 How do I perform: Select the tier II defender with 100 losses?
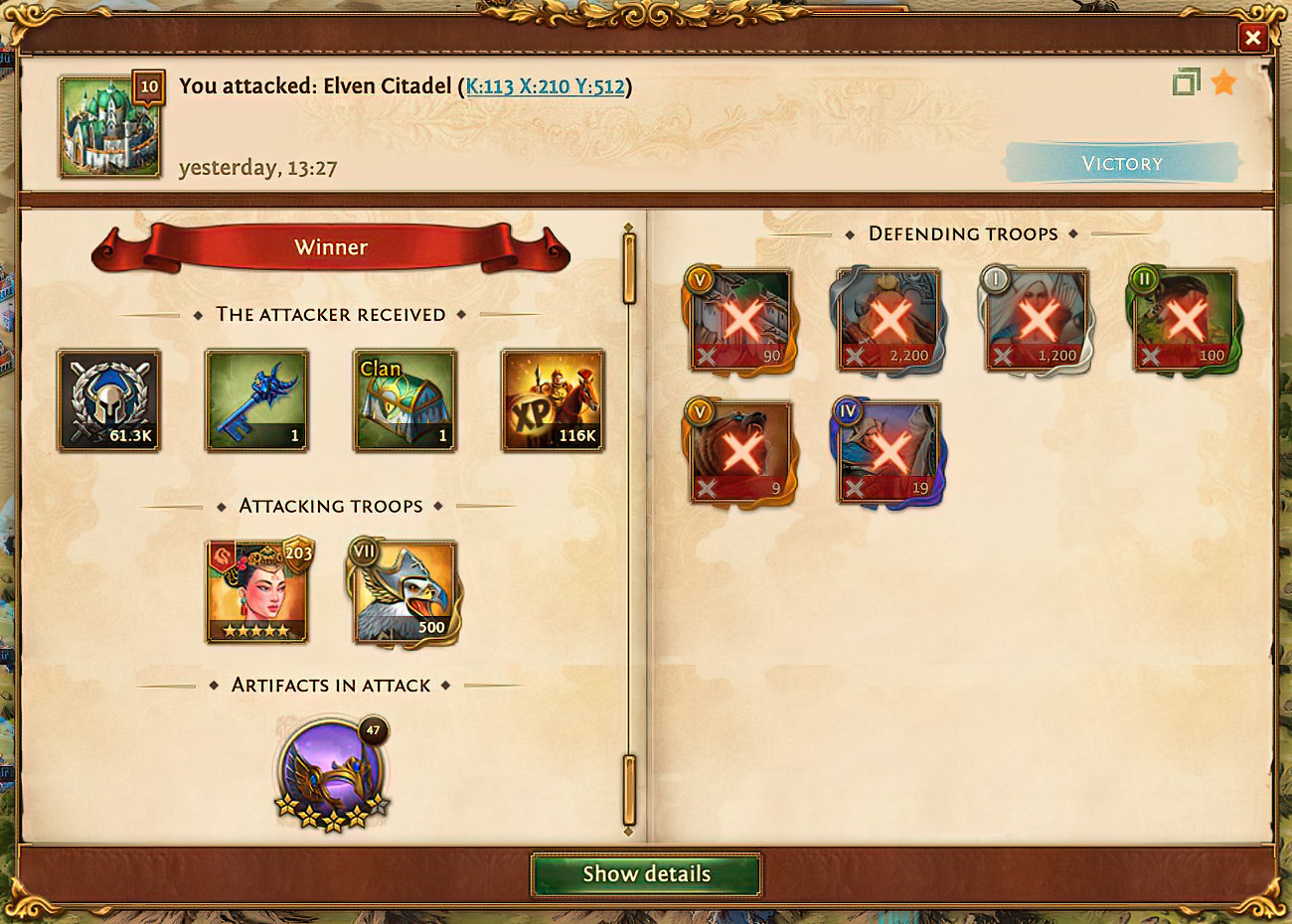1184,320
